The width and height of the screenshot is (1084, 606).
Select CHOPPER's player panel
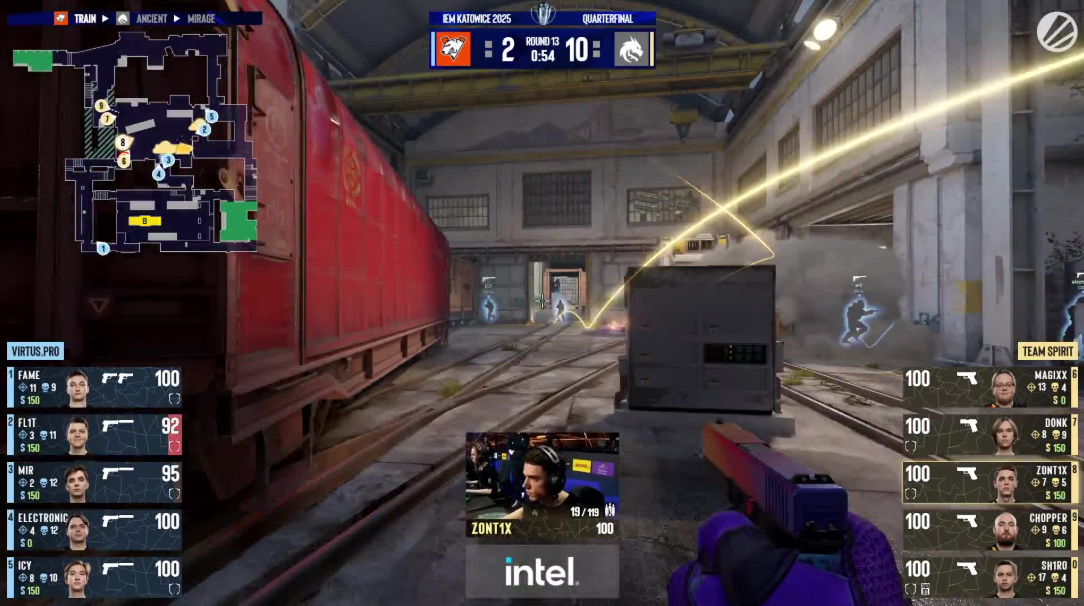(990, 530)
